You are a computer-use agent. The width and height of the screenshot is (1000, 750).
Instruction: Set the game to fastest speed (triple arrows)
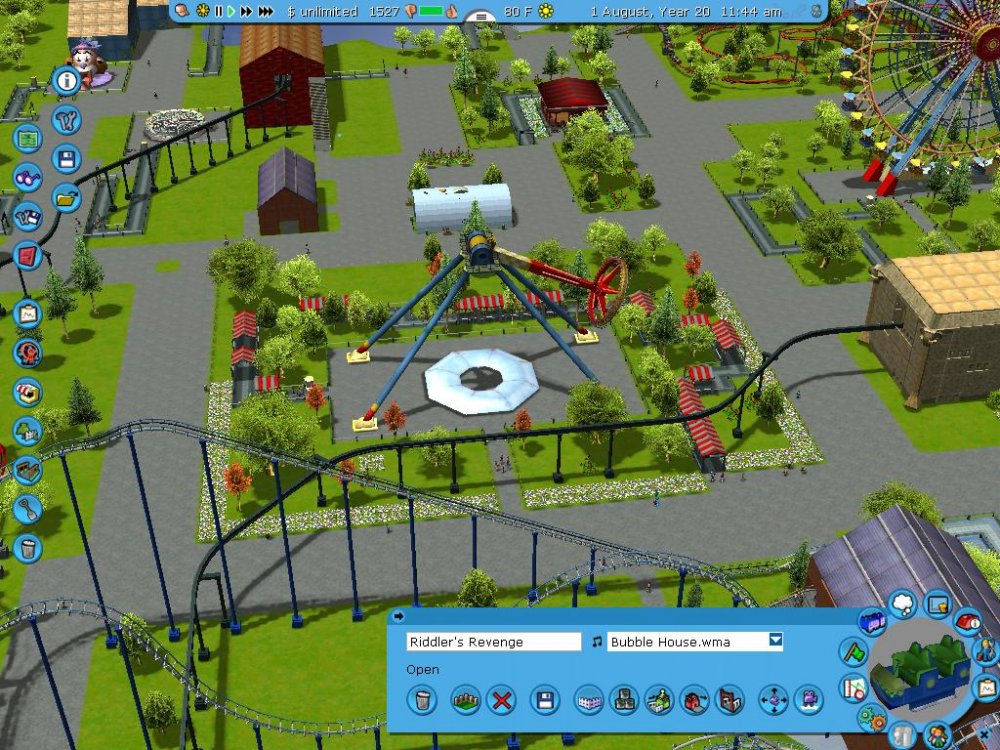265,11
